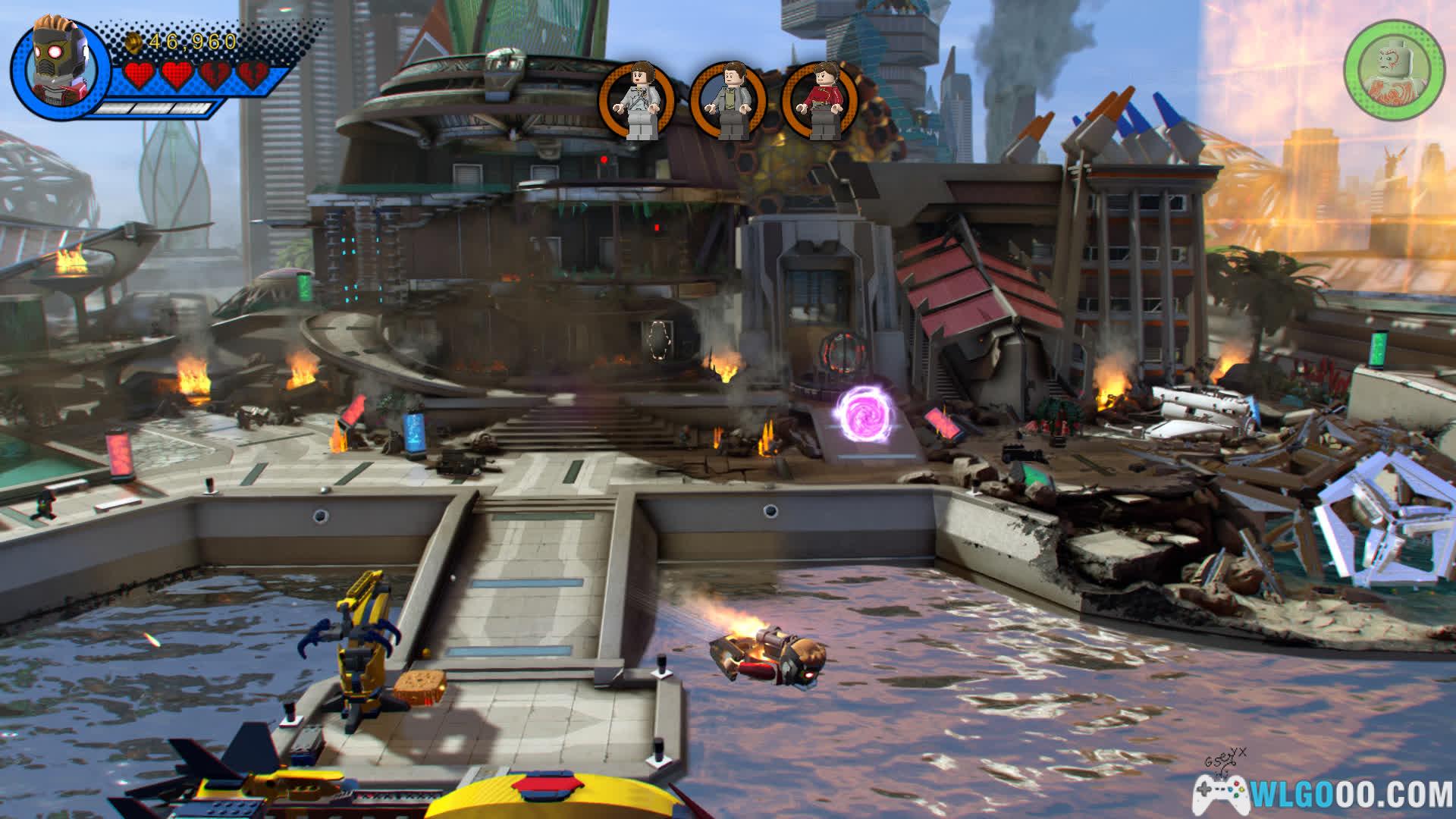1456x819 pixels.
Task: Choose the red-shirted citizen rescue icon
Action: pyautogui.click(x=821, y=102)
